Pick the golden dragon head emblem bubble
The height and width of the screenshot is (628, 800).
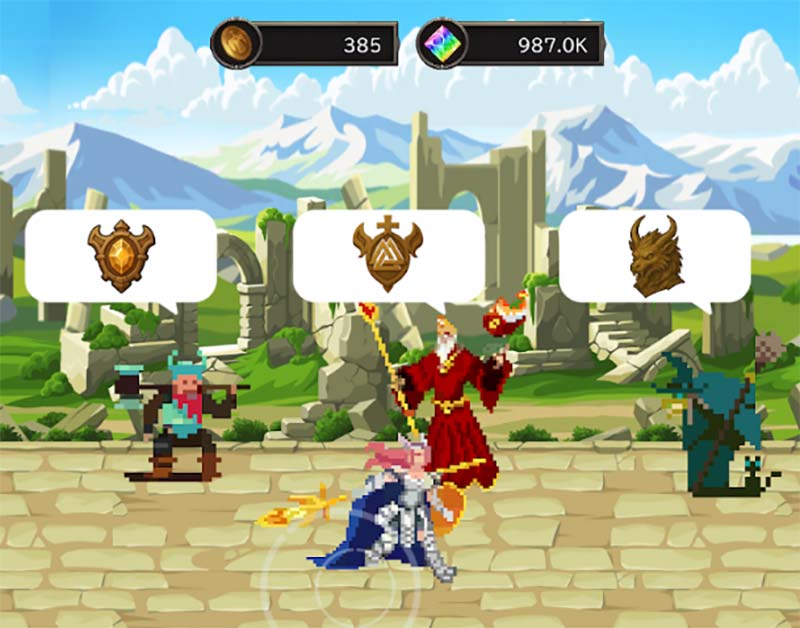(655, 256)
